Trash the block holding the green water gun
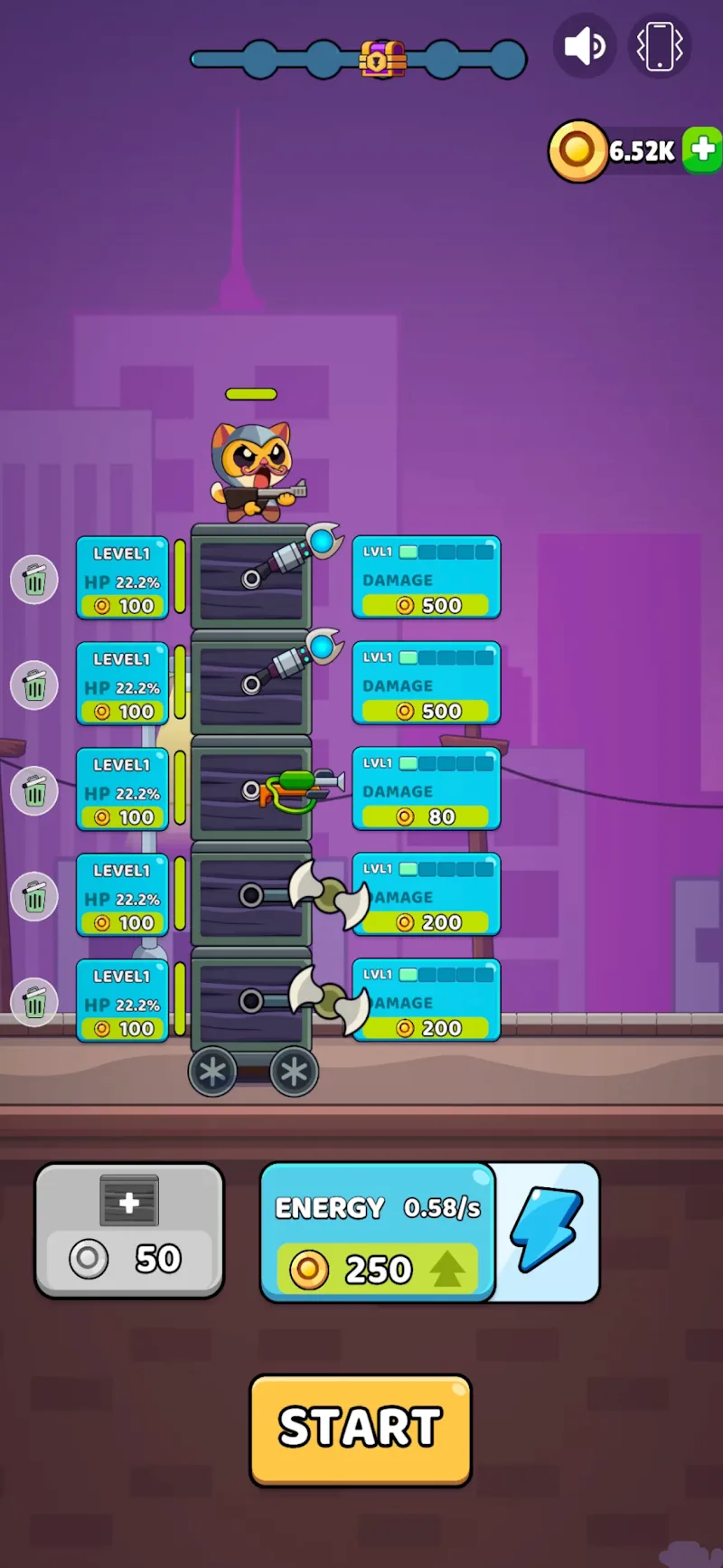Image resolution: width=723 pixels, height=1568 pixels. pyautogui.click(x=34, y=791)
